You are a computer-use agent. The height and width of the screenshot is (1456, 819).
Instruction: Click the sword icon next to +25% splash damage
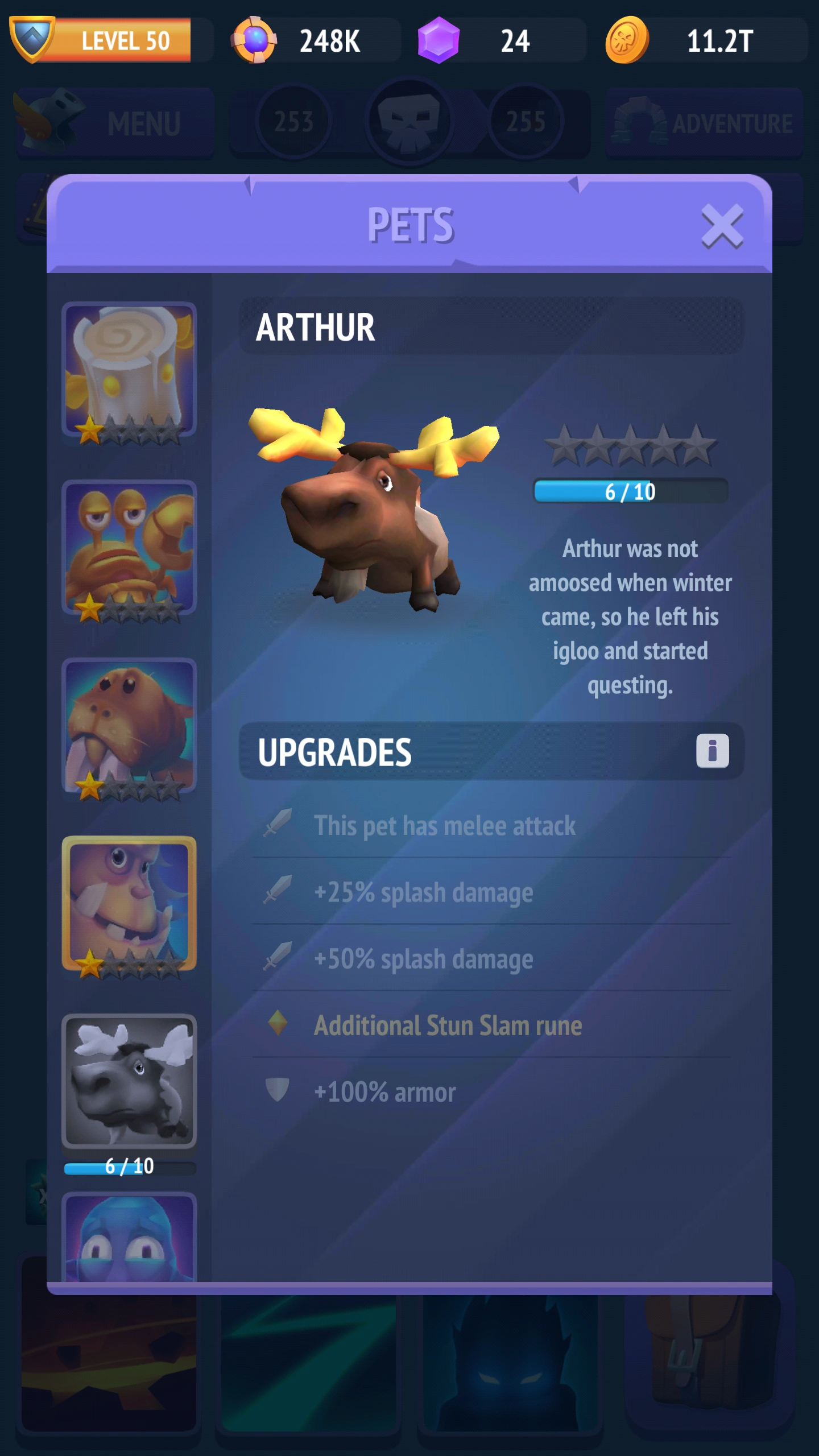coord(278,892)
